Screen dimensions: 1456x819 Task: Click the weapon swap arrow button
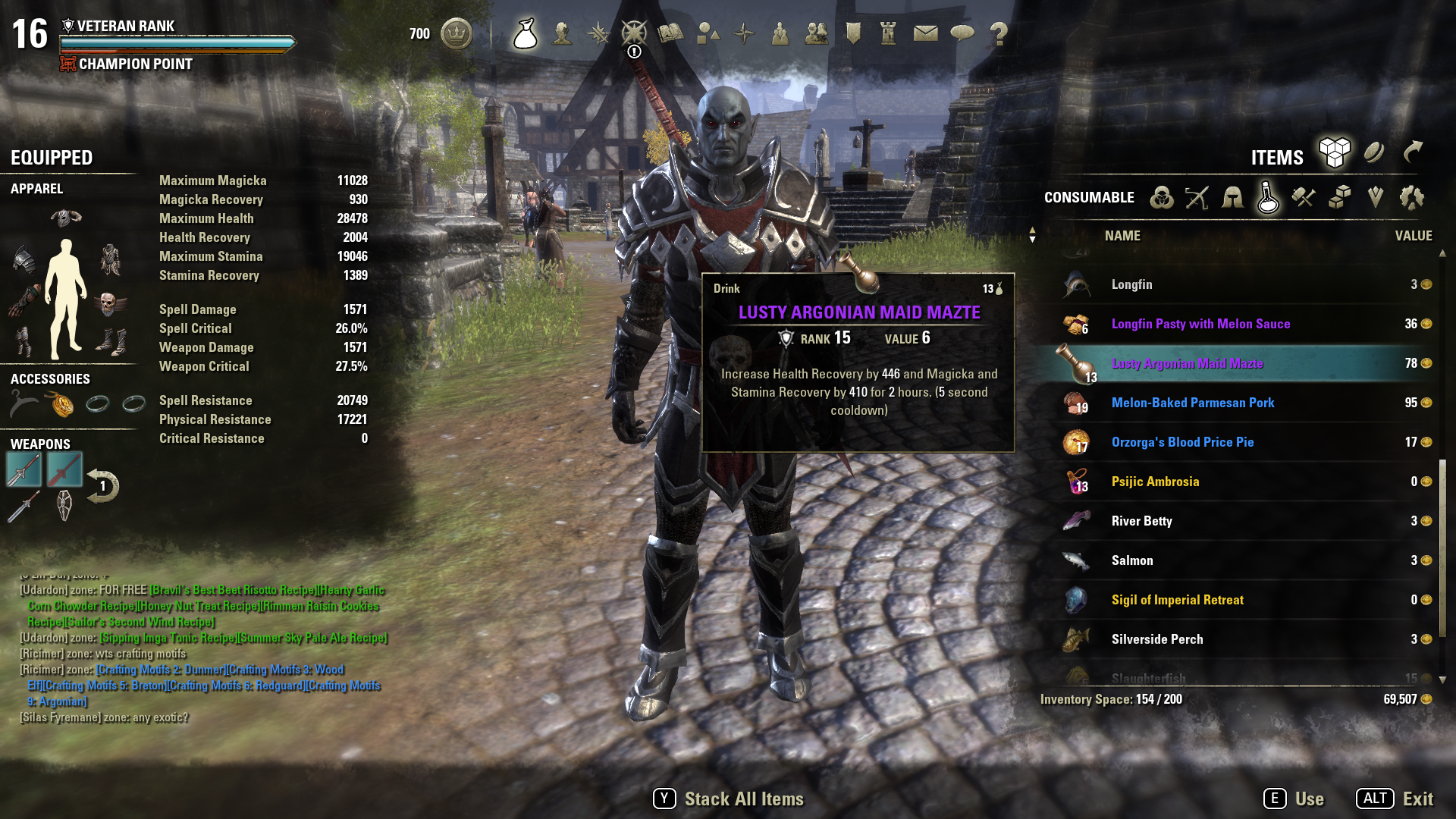point(102,486)
